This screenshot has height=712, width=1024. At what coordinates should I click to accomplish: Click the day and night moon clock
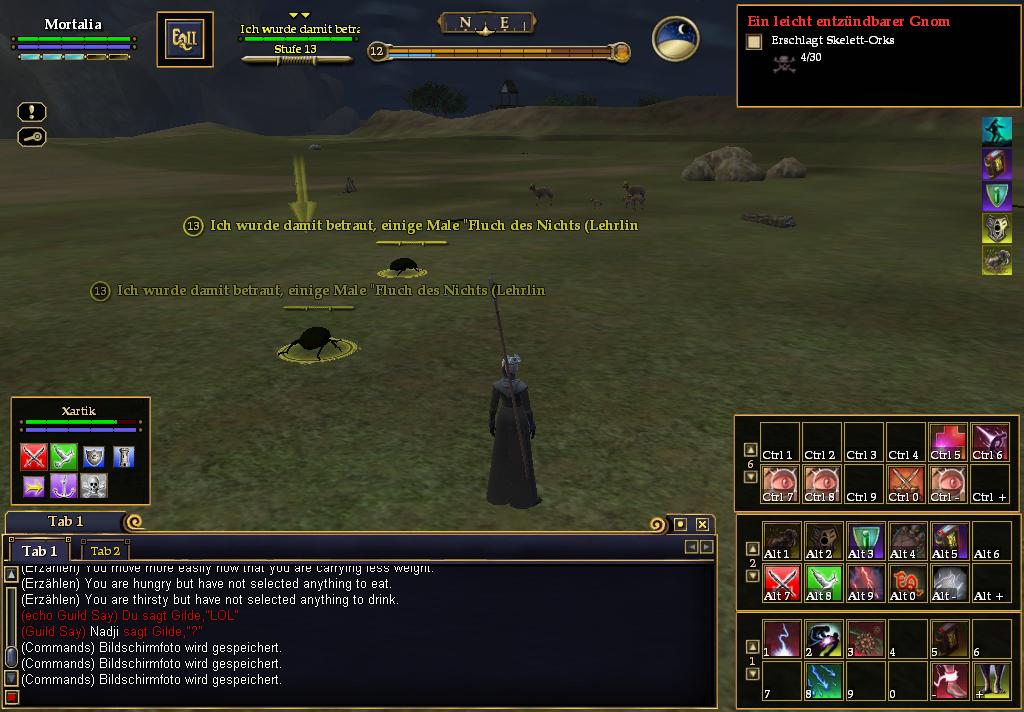tap(675, 38)
